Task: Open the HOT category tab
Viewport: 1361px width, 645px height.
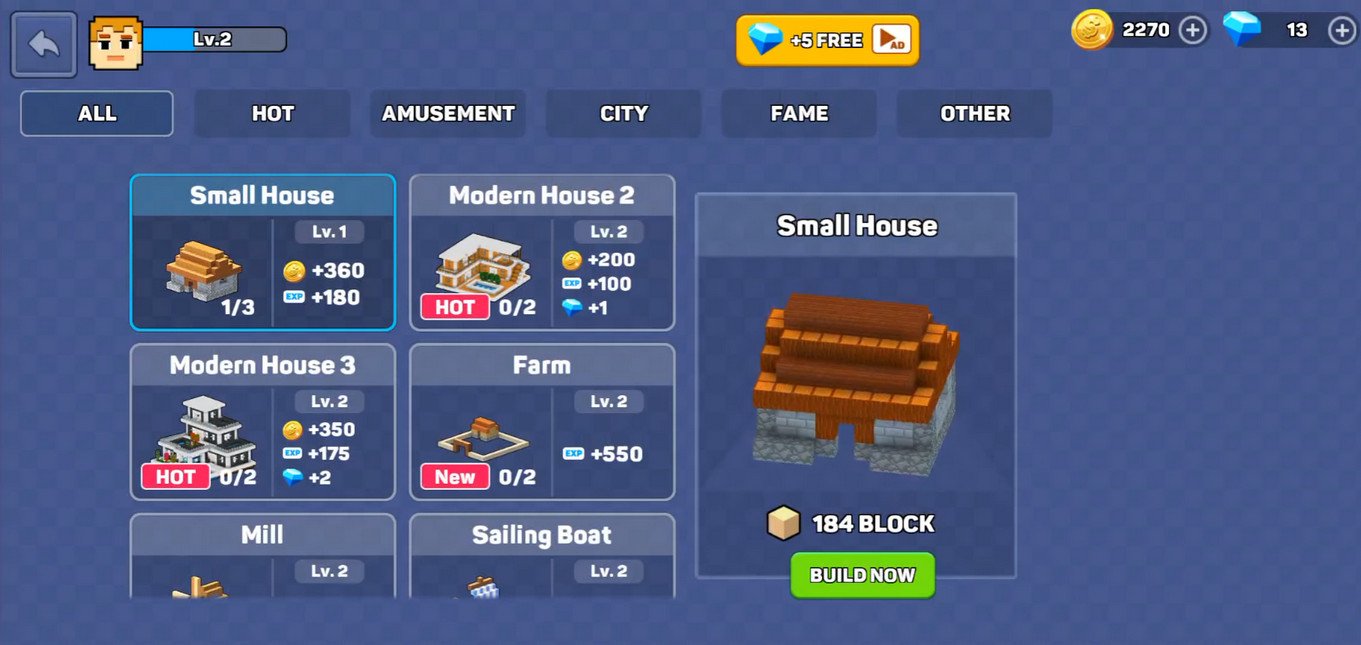Action: 272,114
